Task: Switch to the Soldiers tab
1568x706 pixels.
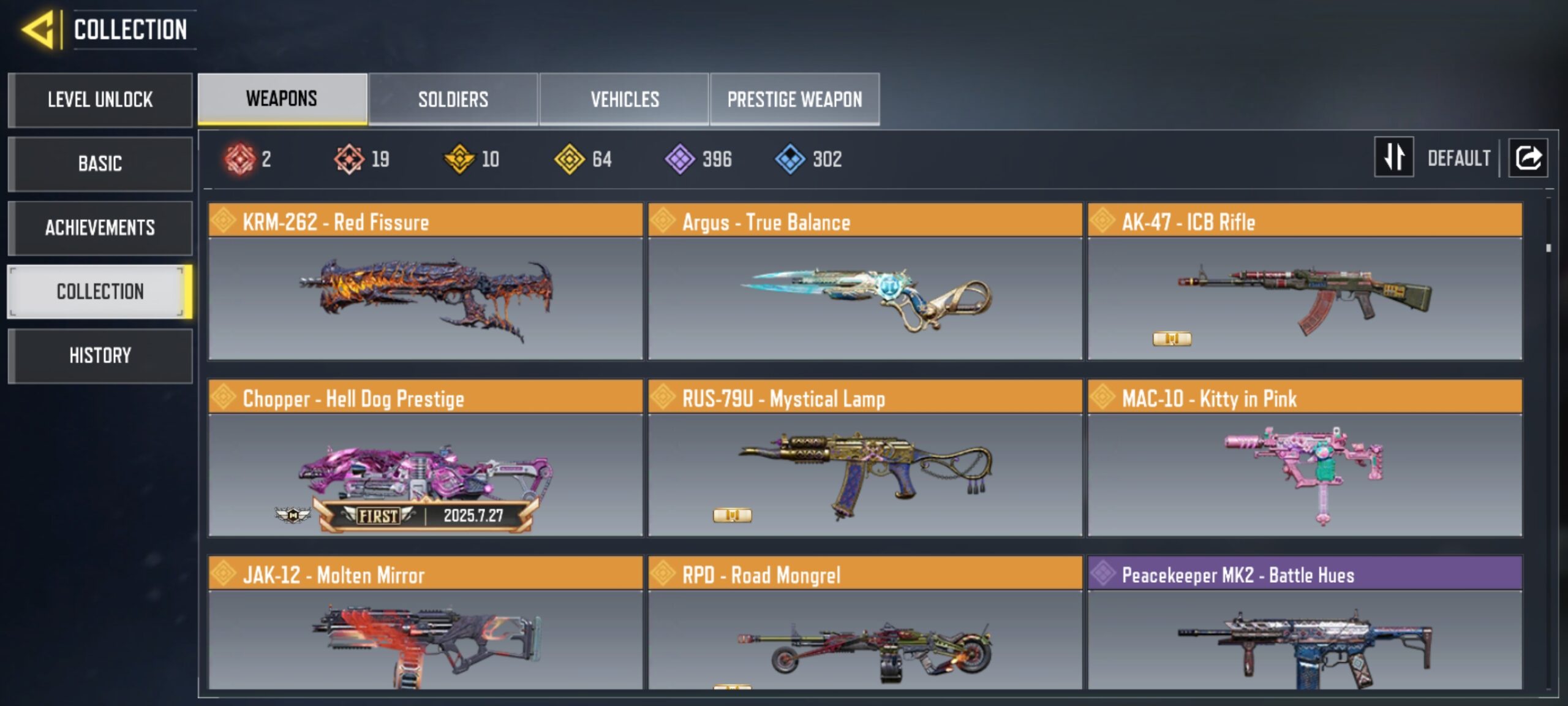Action: click(453, 99)
